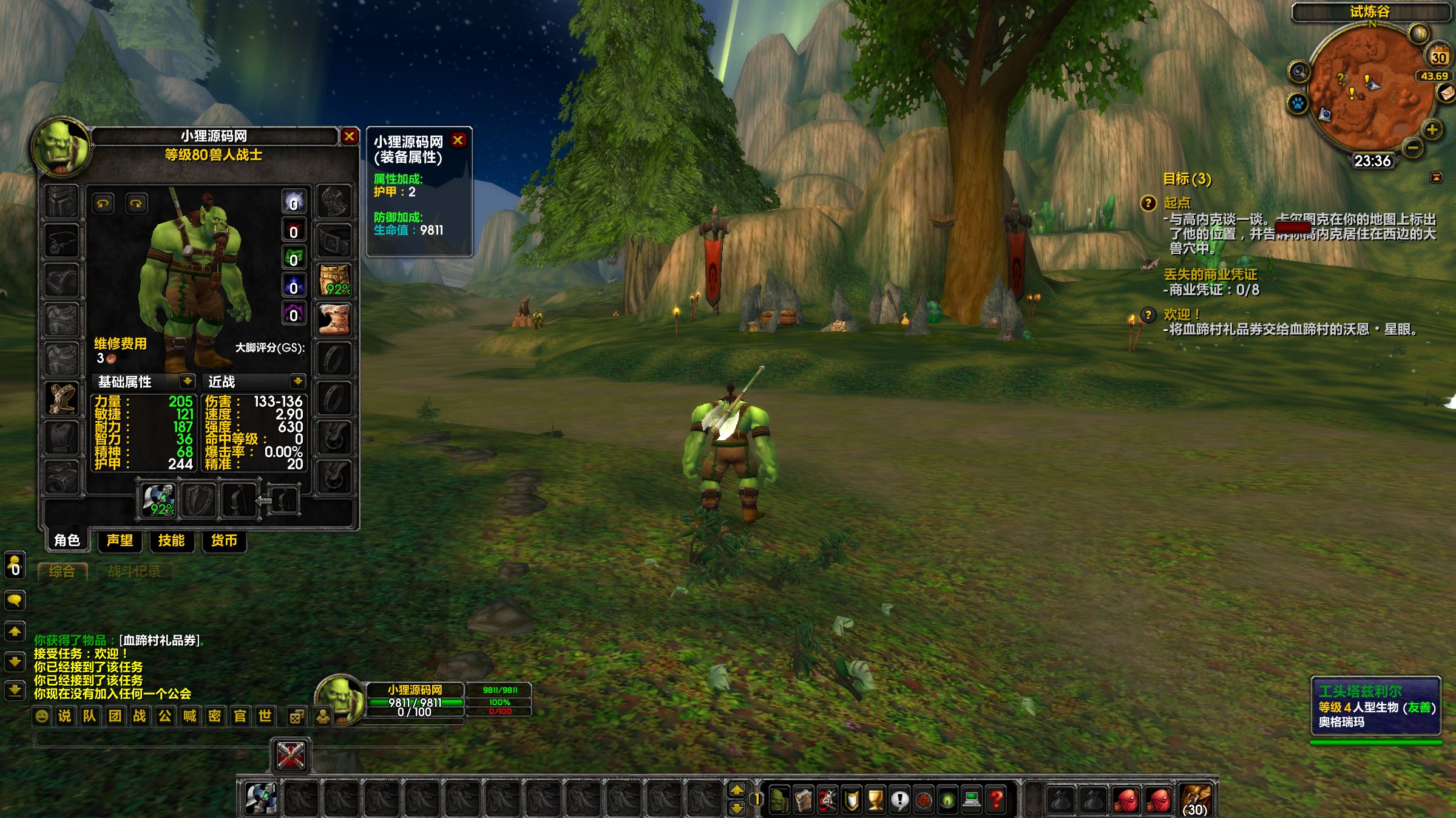Zoom in on the minimap
This screenshot has width=1456, height=818.
1432,129
